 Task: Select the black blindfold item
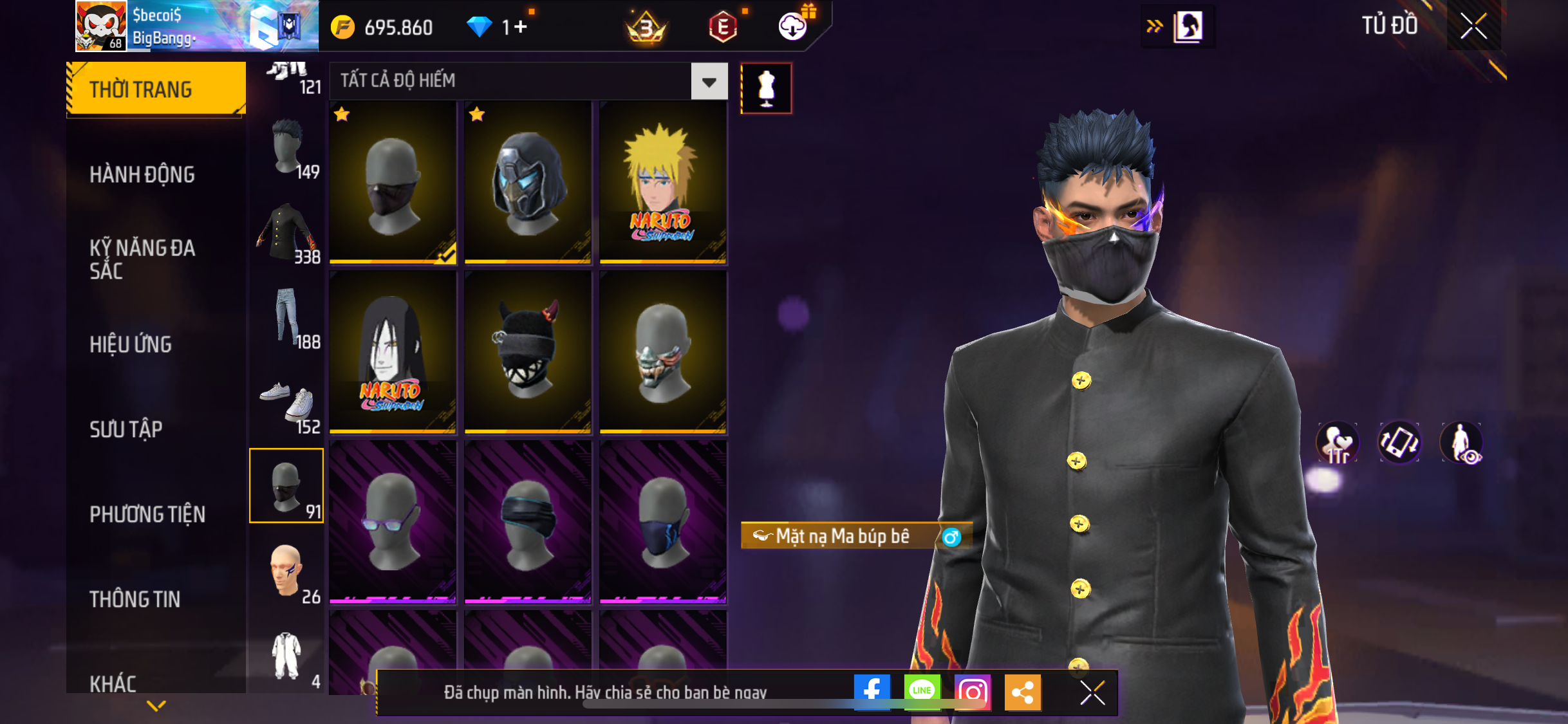tap(528, 521)
